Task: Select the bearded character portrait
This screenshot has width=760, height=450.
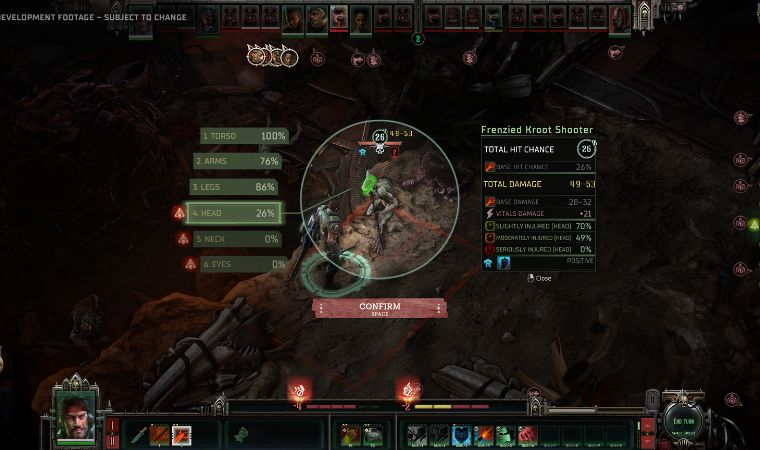Action: coord(75,410)
